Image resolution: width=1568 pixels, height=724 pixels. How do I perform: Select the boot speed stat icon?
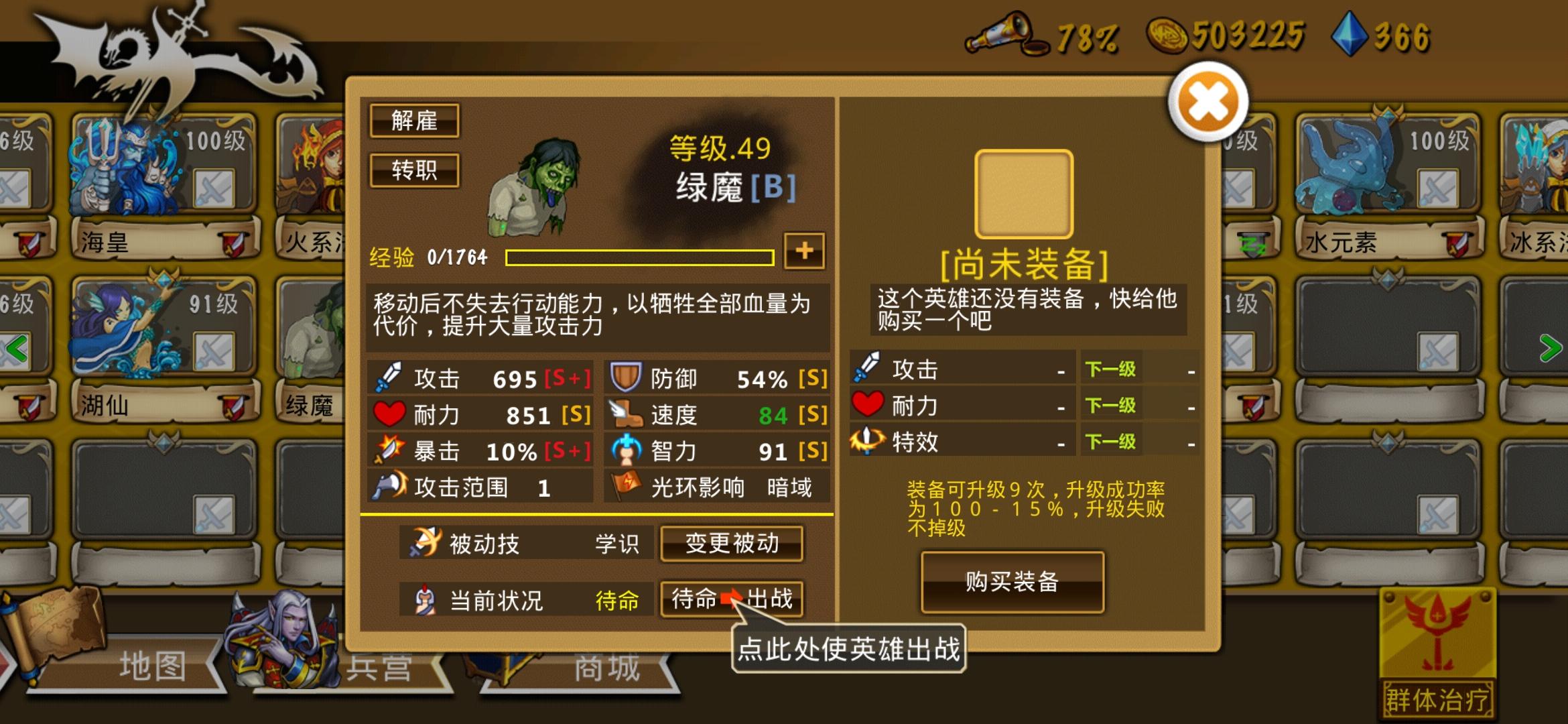point(626,414)
